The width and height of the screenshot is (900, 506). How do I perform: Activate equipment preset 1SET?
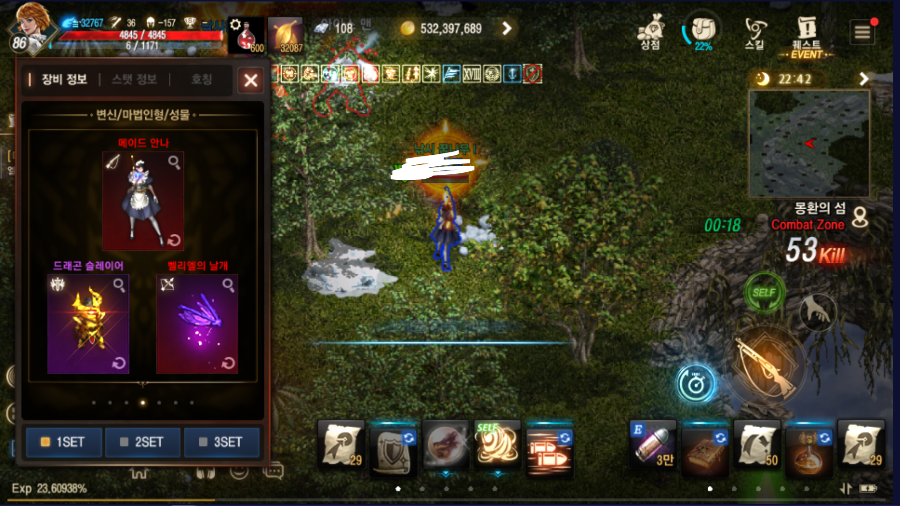(x=64, y=442)
